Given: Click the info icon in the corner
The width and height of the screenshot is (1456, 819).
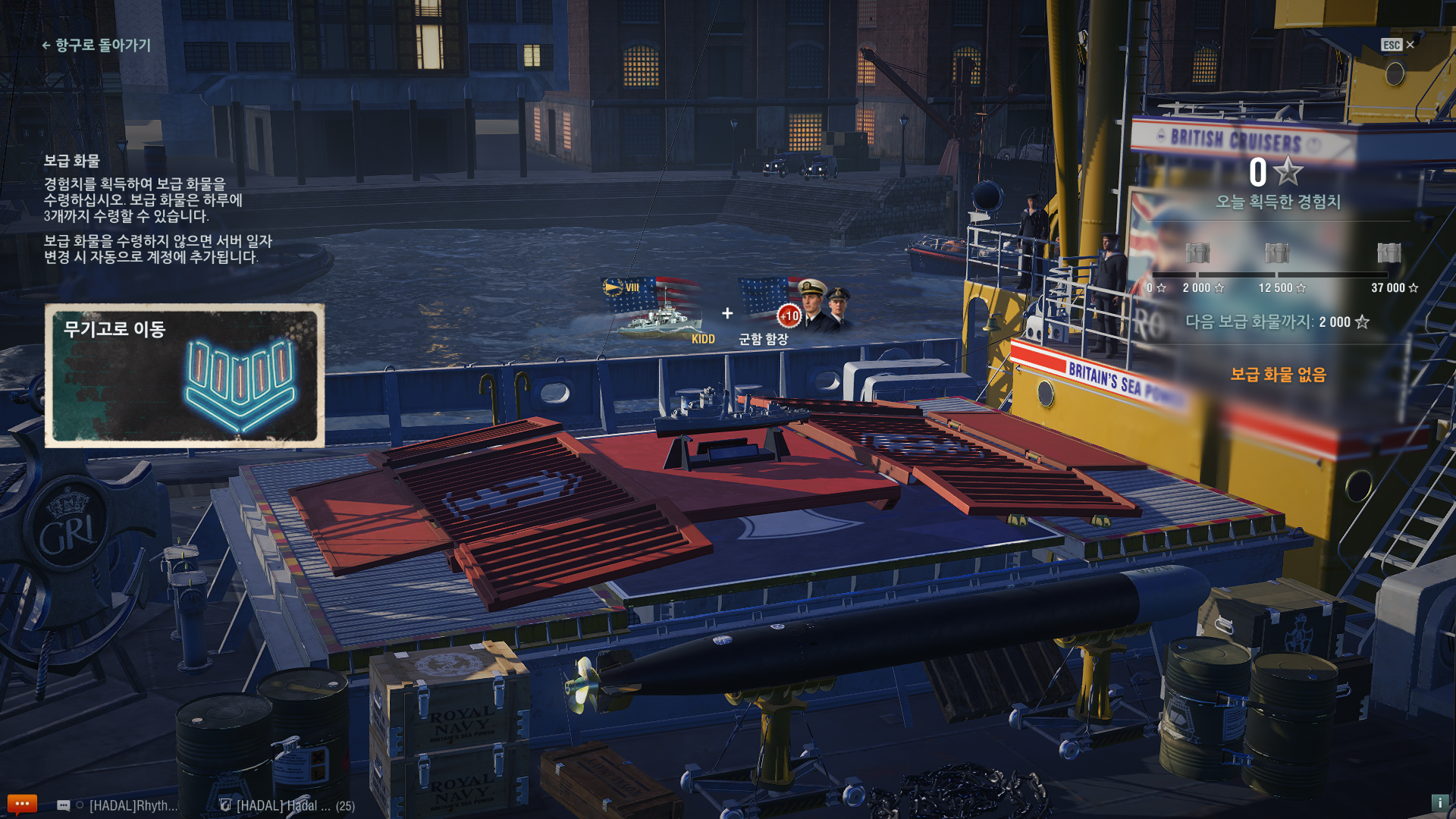Looking at the screenshot, I should tap(1439, 802).
